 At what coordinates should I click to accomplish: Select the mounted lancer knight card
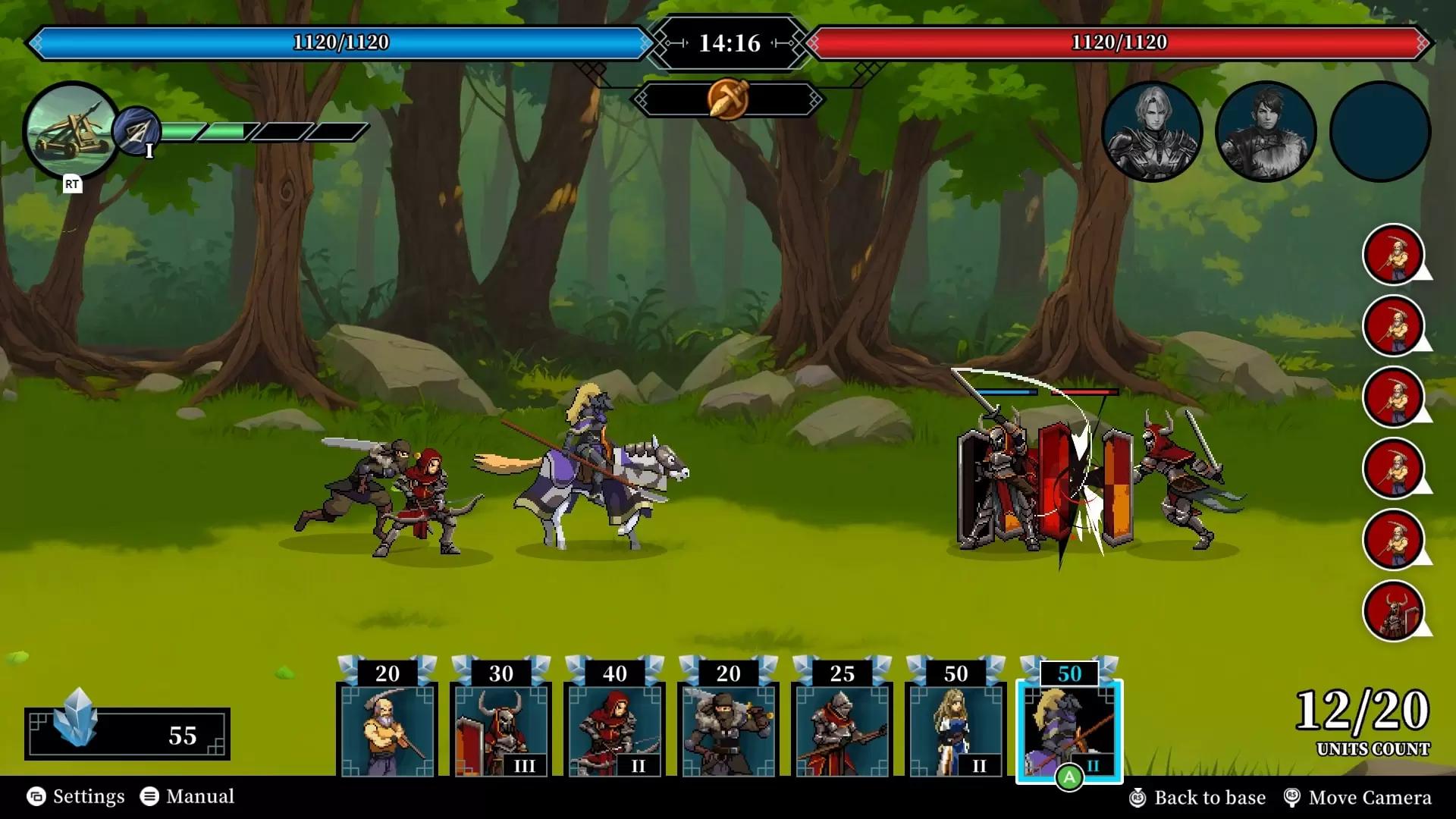pos(1069,728)
